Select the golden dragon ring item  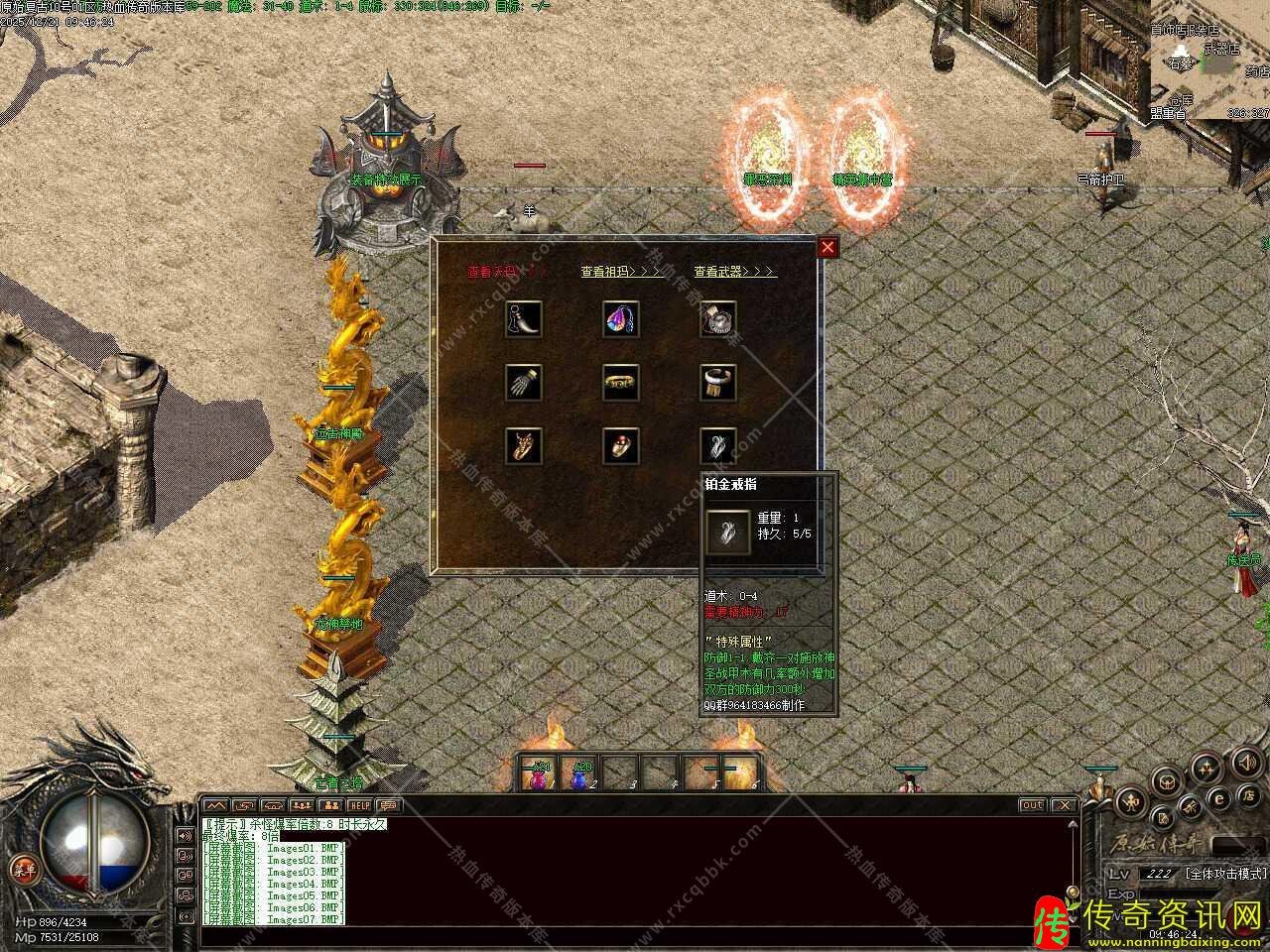click(x=523, y=445)
